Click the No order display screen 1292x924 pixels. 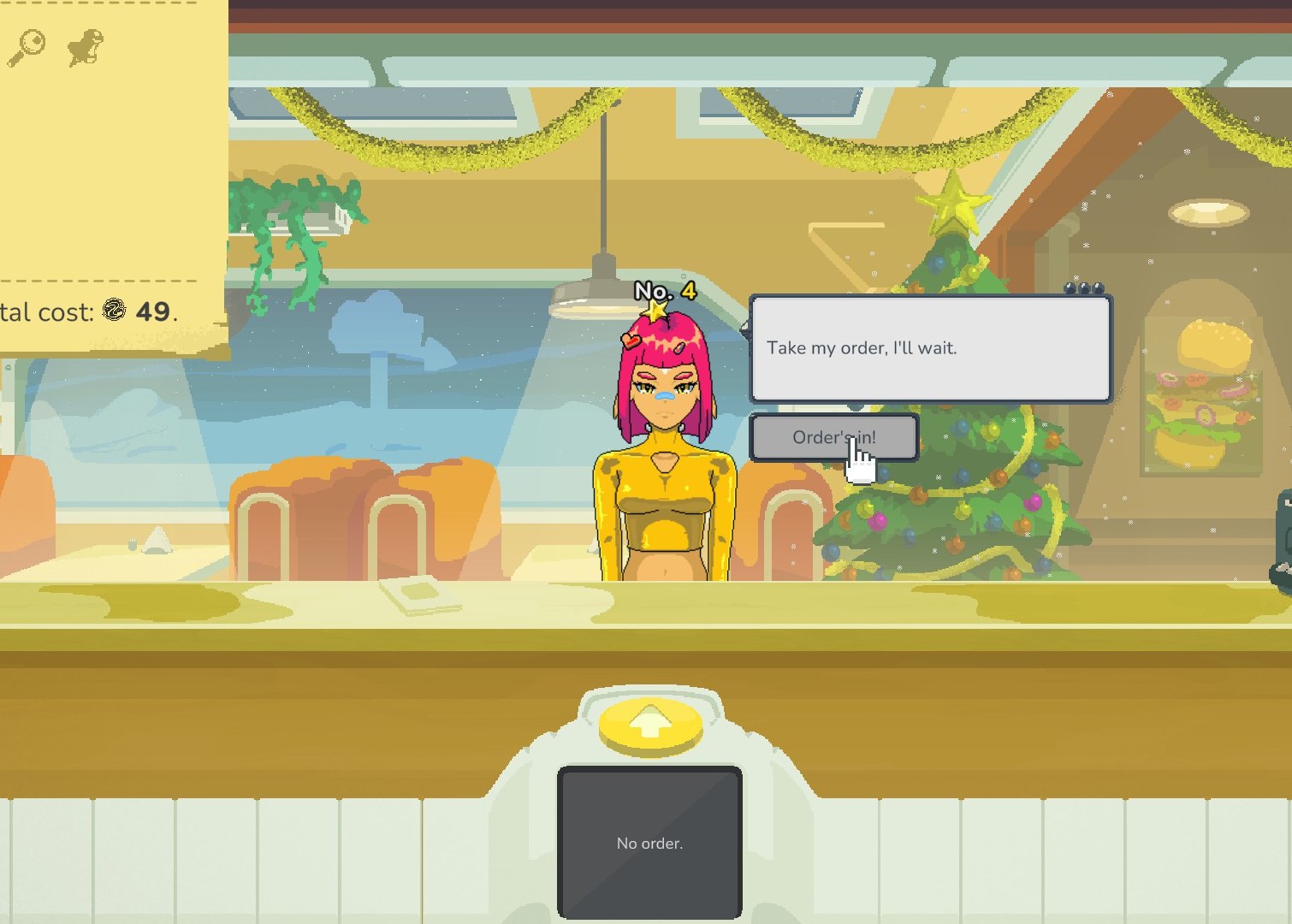coord(649,843)
